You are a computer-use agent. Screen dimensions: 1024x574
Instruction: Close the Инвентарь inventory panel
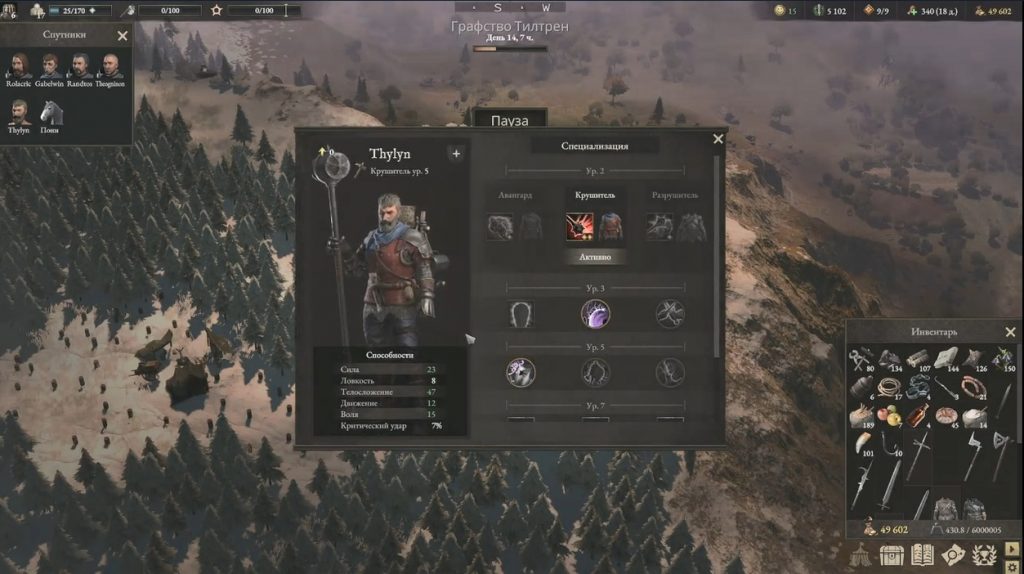click(1010, 332)
